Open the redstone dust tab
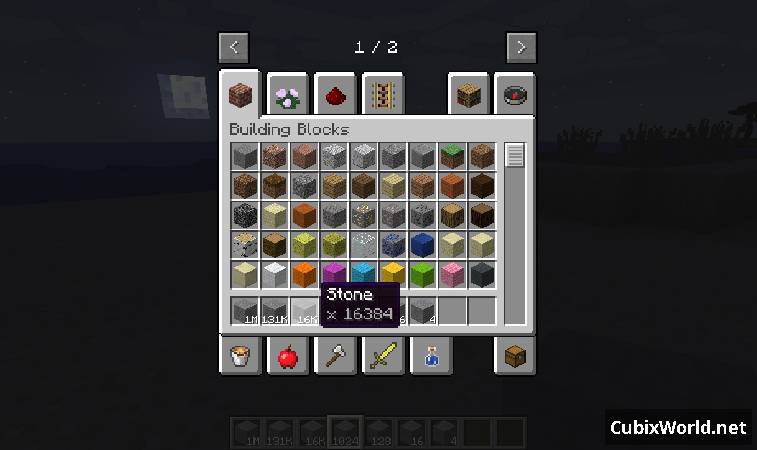This screenshot has width=757, height=450. (335, 96)
